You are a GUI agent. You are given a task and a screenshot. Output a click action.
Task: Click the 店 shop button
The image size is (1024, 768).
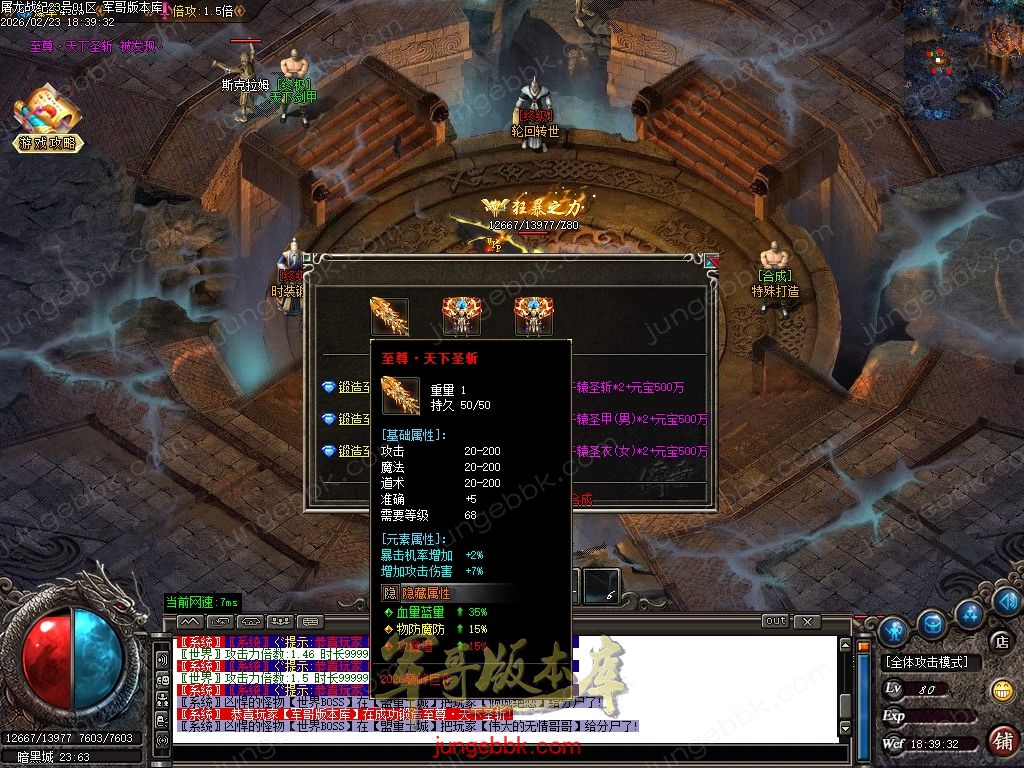pos(999,641)
